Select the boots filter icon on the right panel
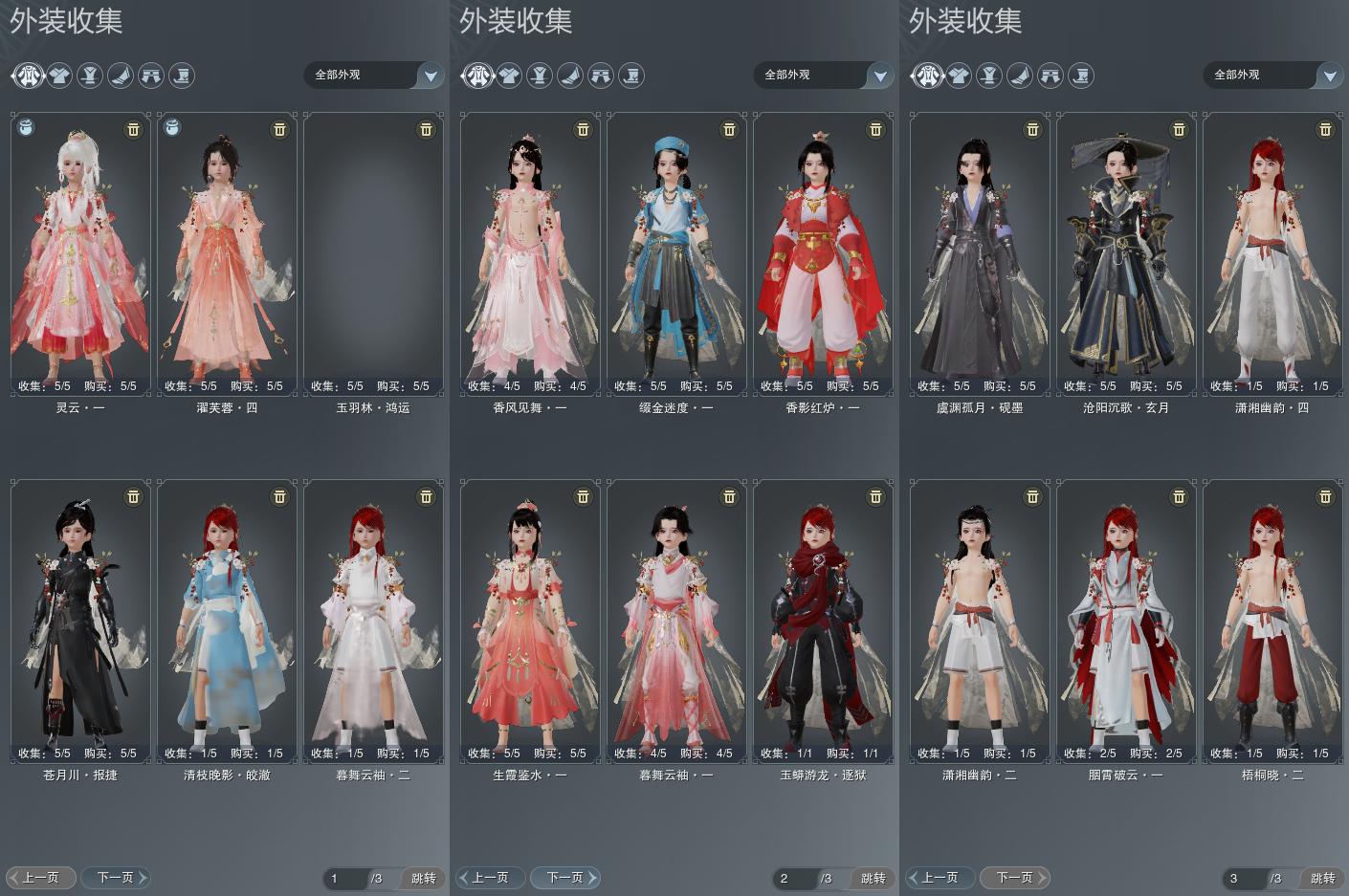This screenshot has height=896, width=1349. [1080, 76]
